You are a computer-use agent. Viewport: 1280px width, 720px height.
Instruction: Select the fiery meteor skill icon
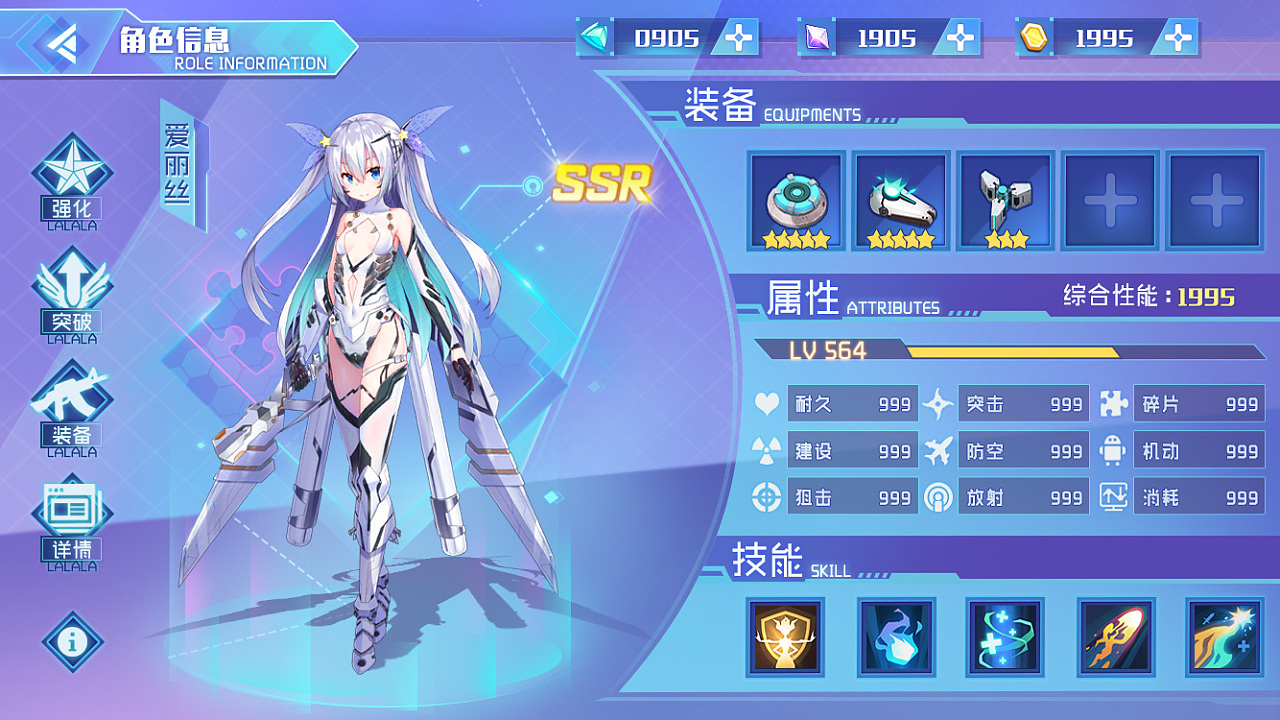(x=1115, y=637)
